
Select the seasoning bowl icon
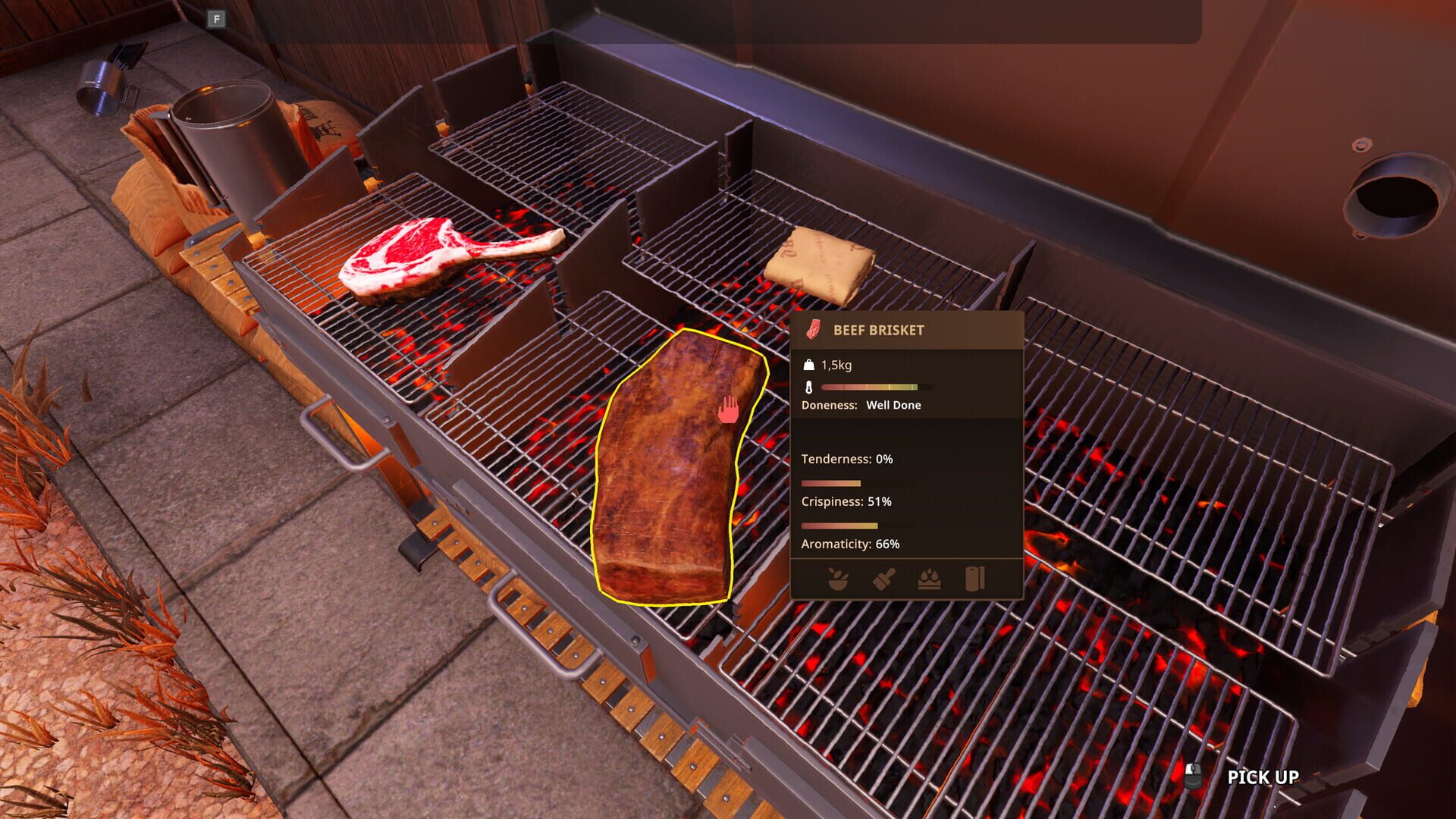pos(838,578)
